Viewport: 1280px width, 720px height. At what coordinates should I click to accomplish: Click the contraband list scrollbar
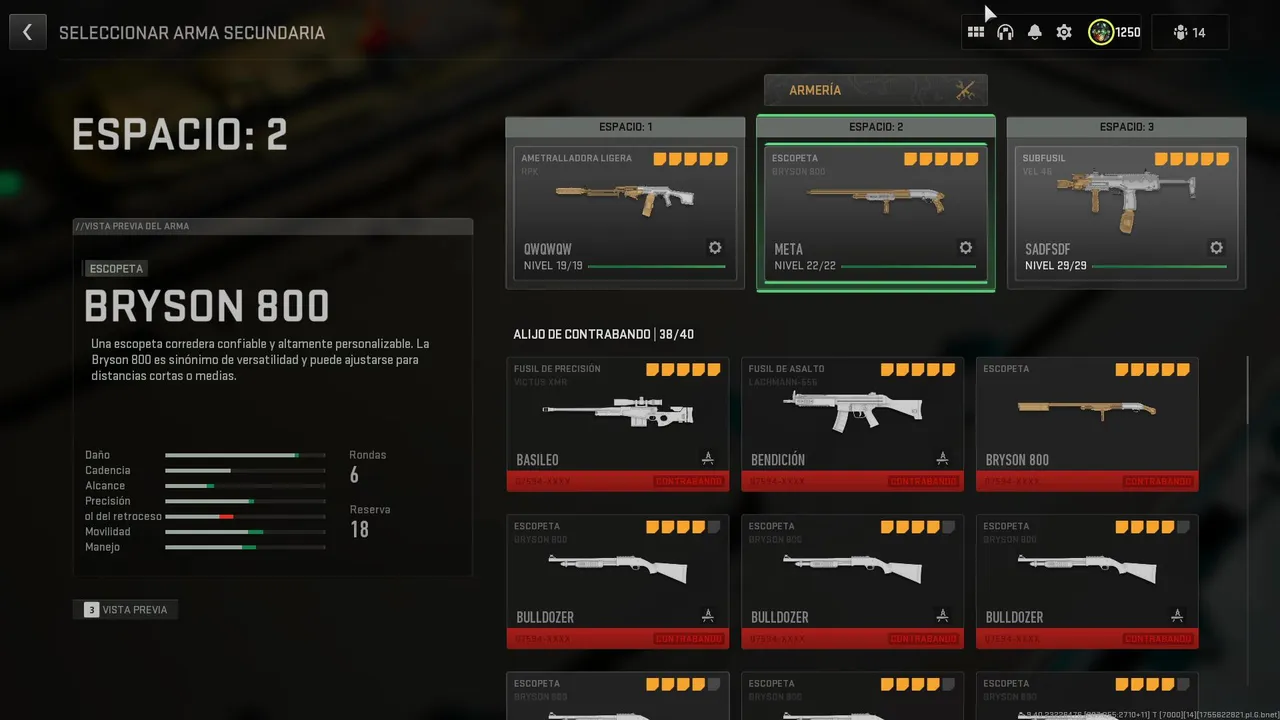pos(1248,391)
